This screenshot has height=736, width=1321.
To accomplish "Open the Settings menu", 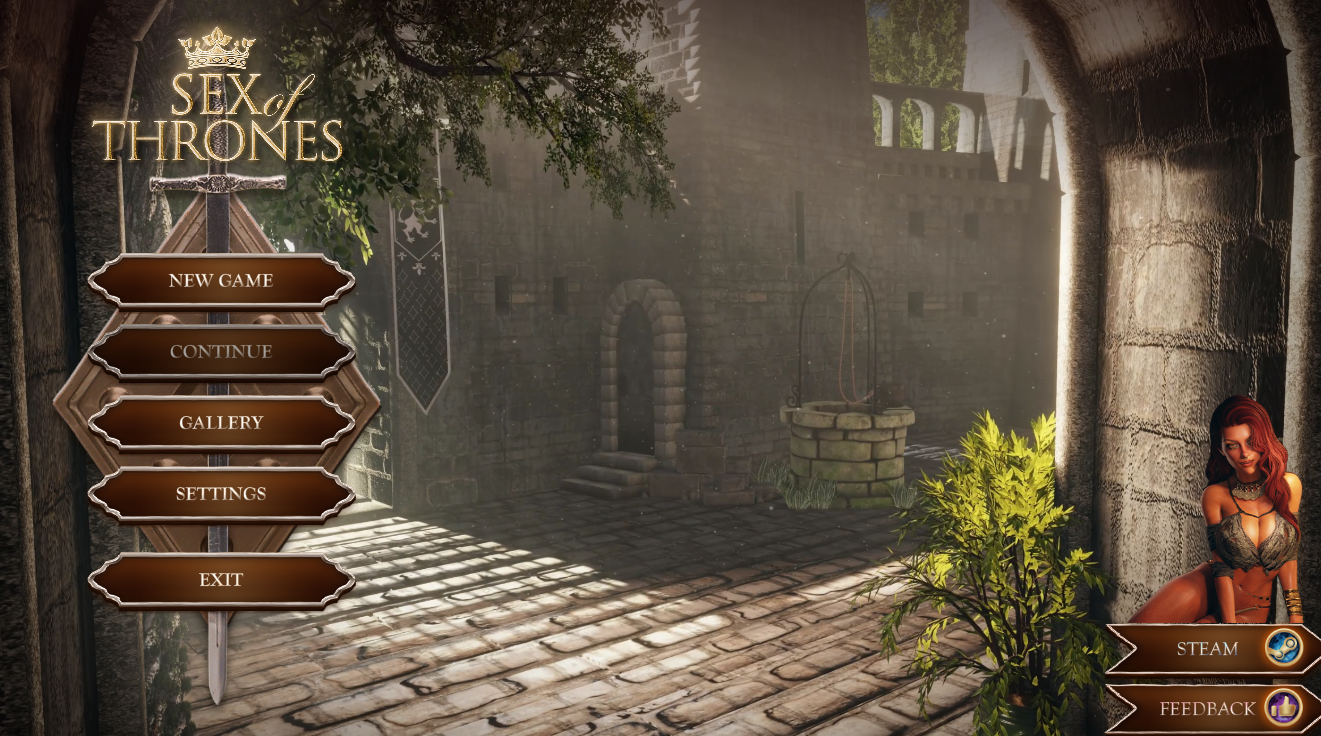I will (221, 494).
